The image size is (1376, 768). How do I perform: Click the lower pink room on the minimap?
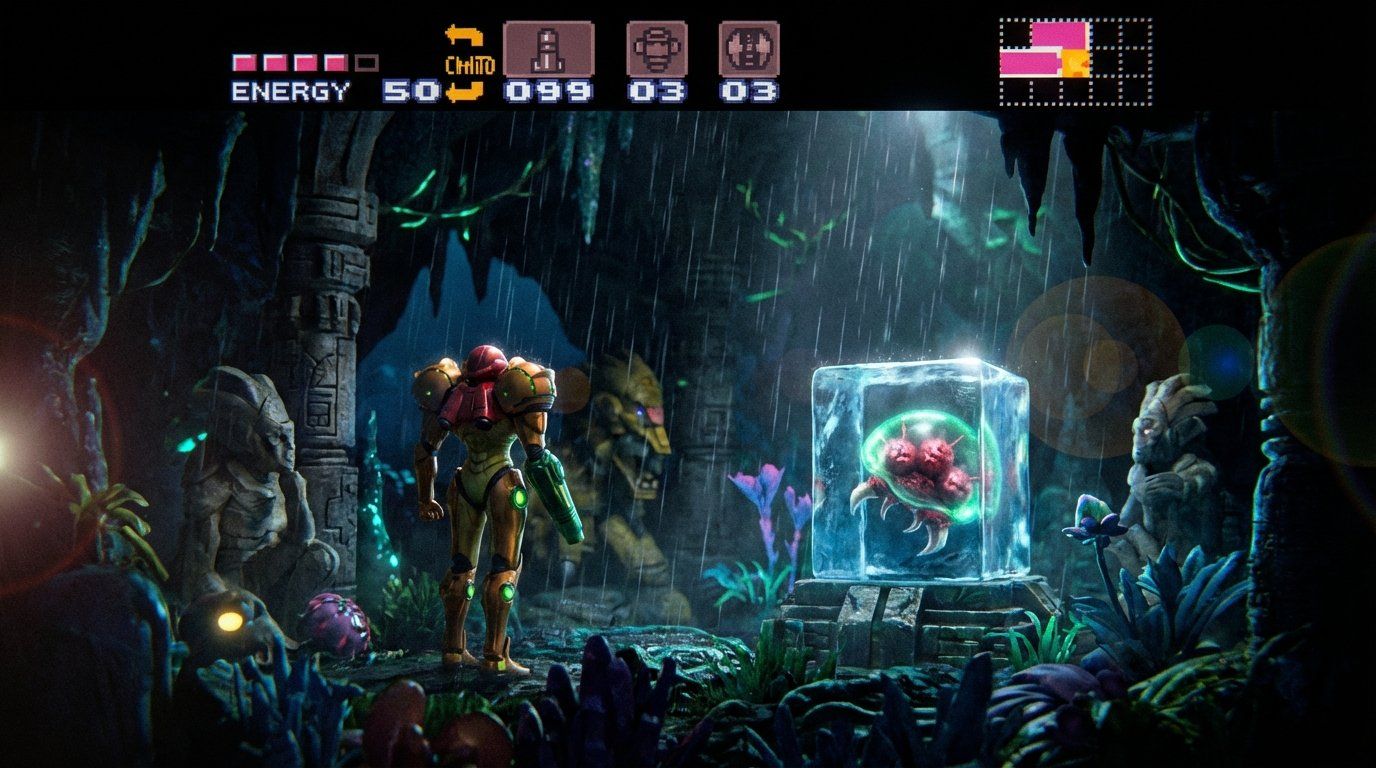[1028, 62]
